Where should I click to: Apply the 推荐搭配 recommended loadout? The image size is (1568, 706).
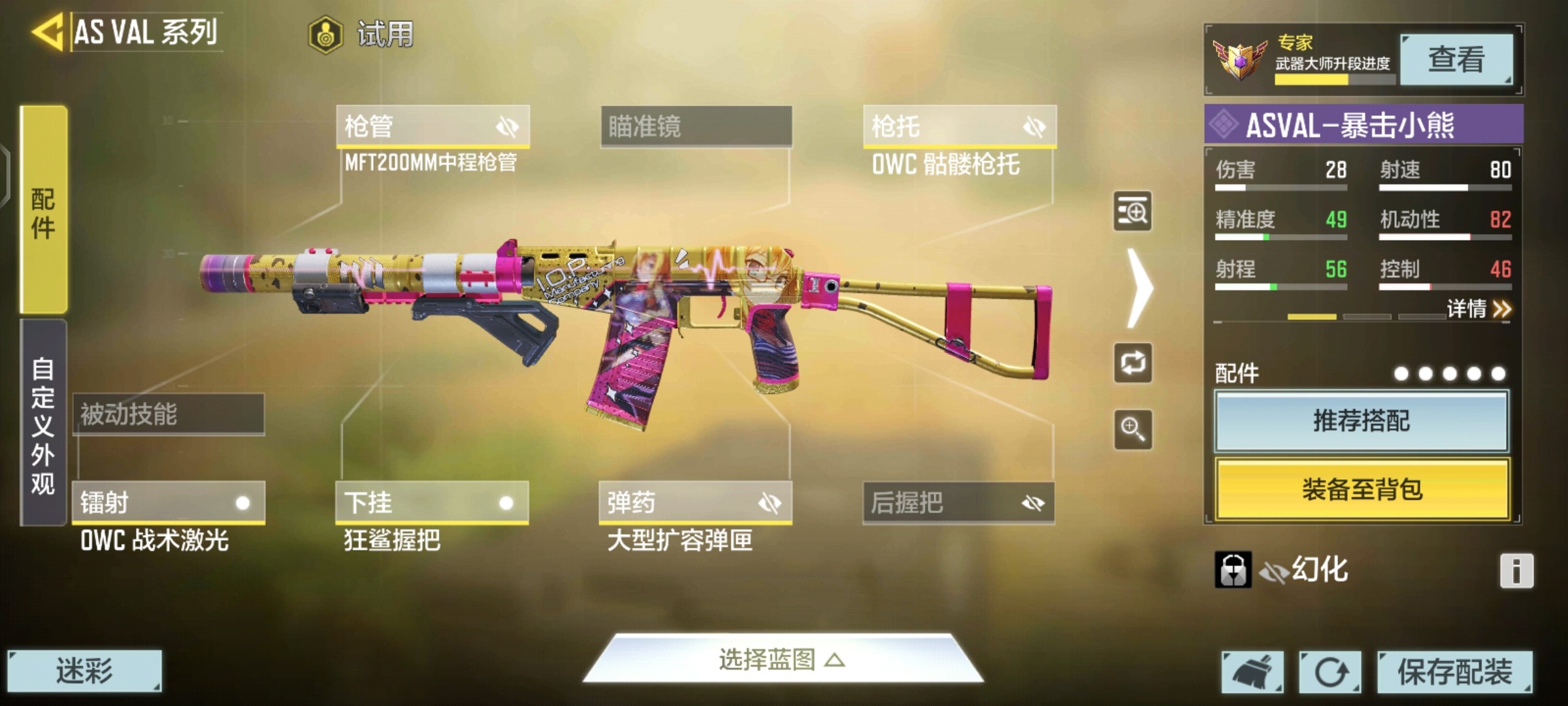(x=1362, y=421)
